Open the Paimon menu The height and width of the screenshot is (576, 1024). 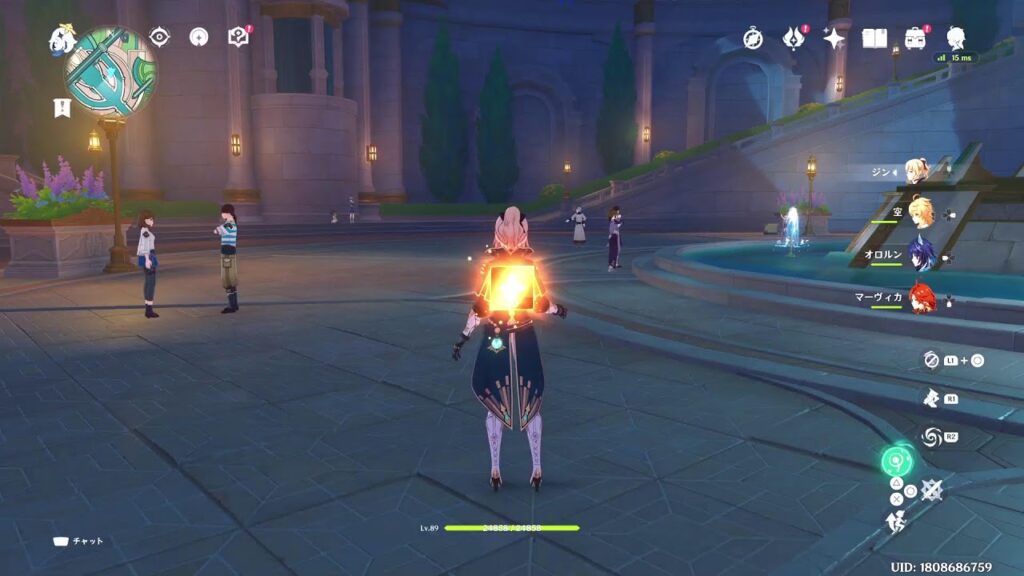point(62,40)
